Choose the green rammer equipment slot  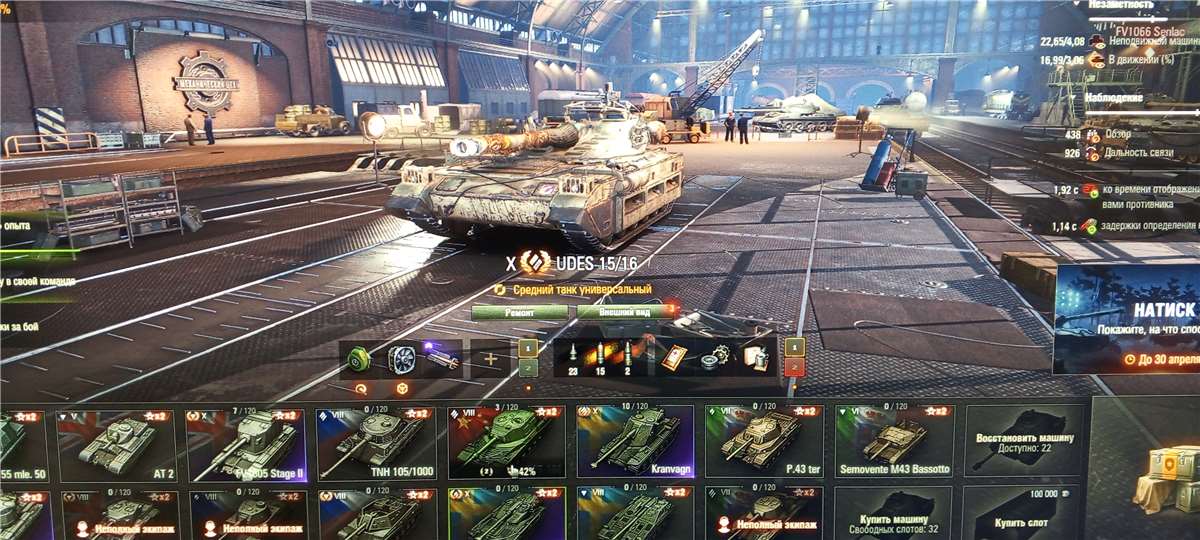click(x=360, y=359)
